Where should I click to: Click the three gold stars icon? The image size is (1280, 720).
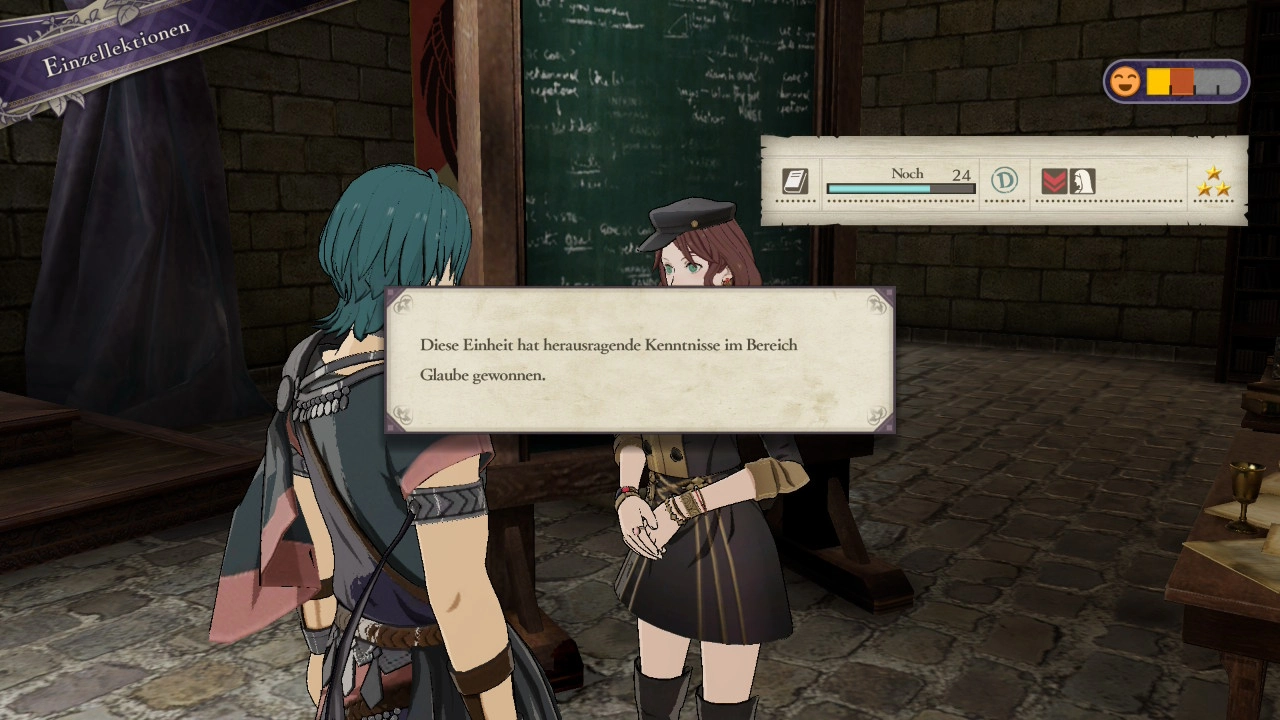[x=1215, y=181]
